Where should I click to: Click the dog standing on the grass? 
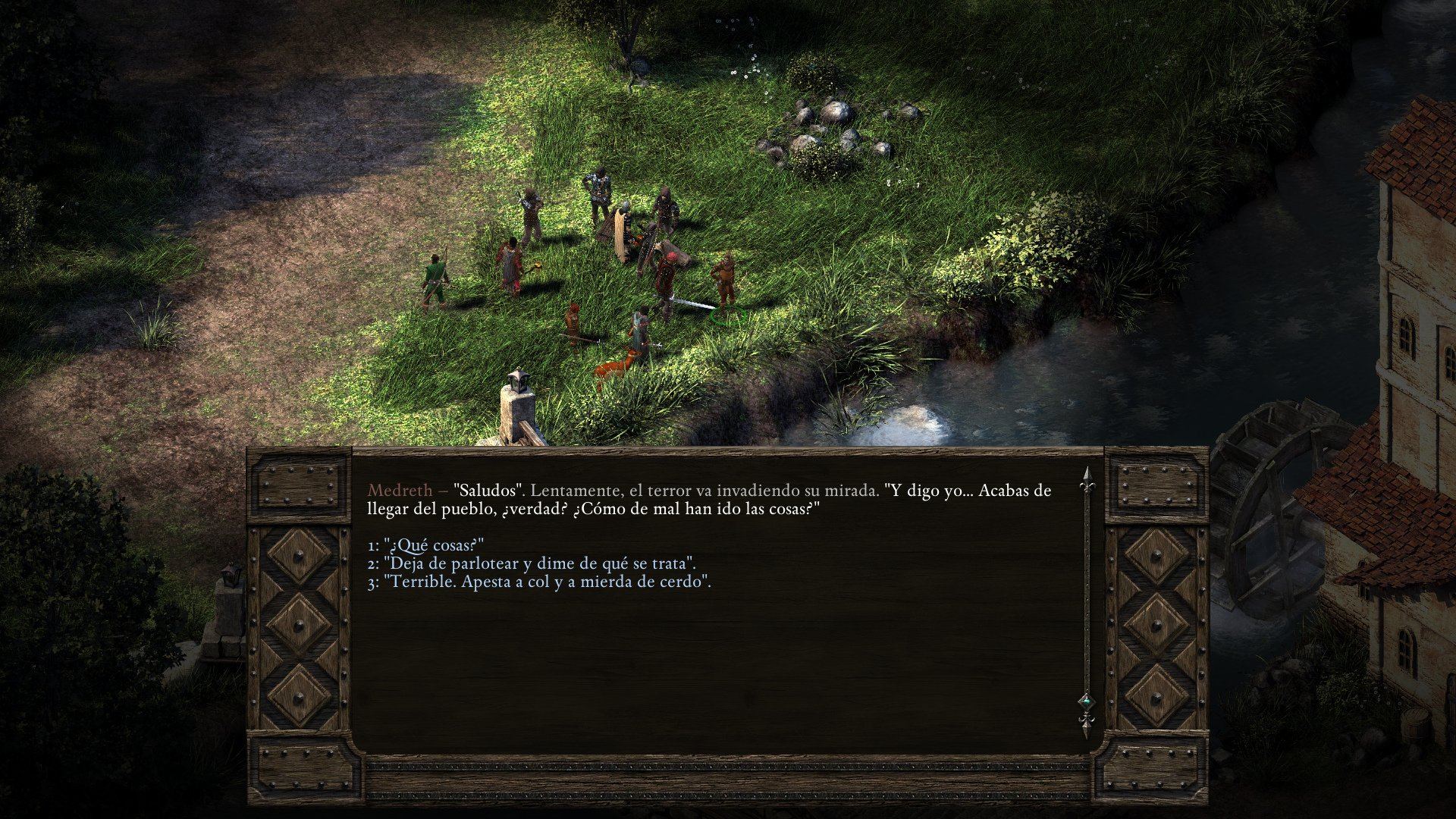point(614,367)
